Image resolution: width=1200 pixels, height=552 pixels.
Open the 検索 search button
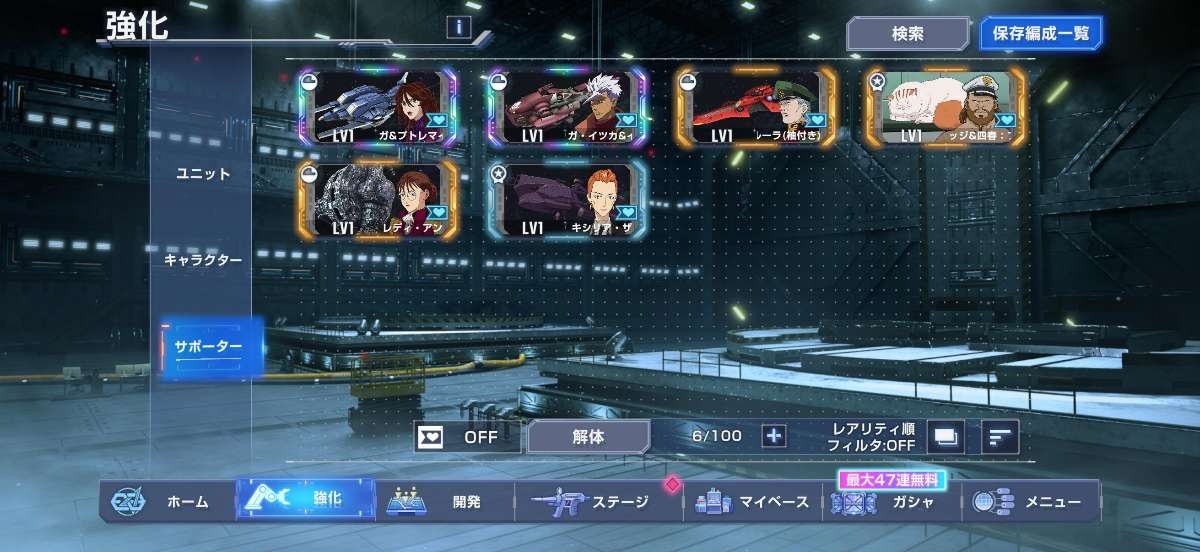click(x=907, y=33)
